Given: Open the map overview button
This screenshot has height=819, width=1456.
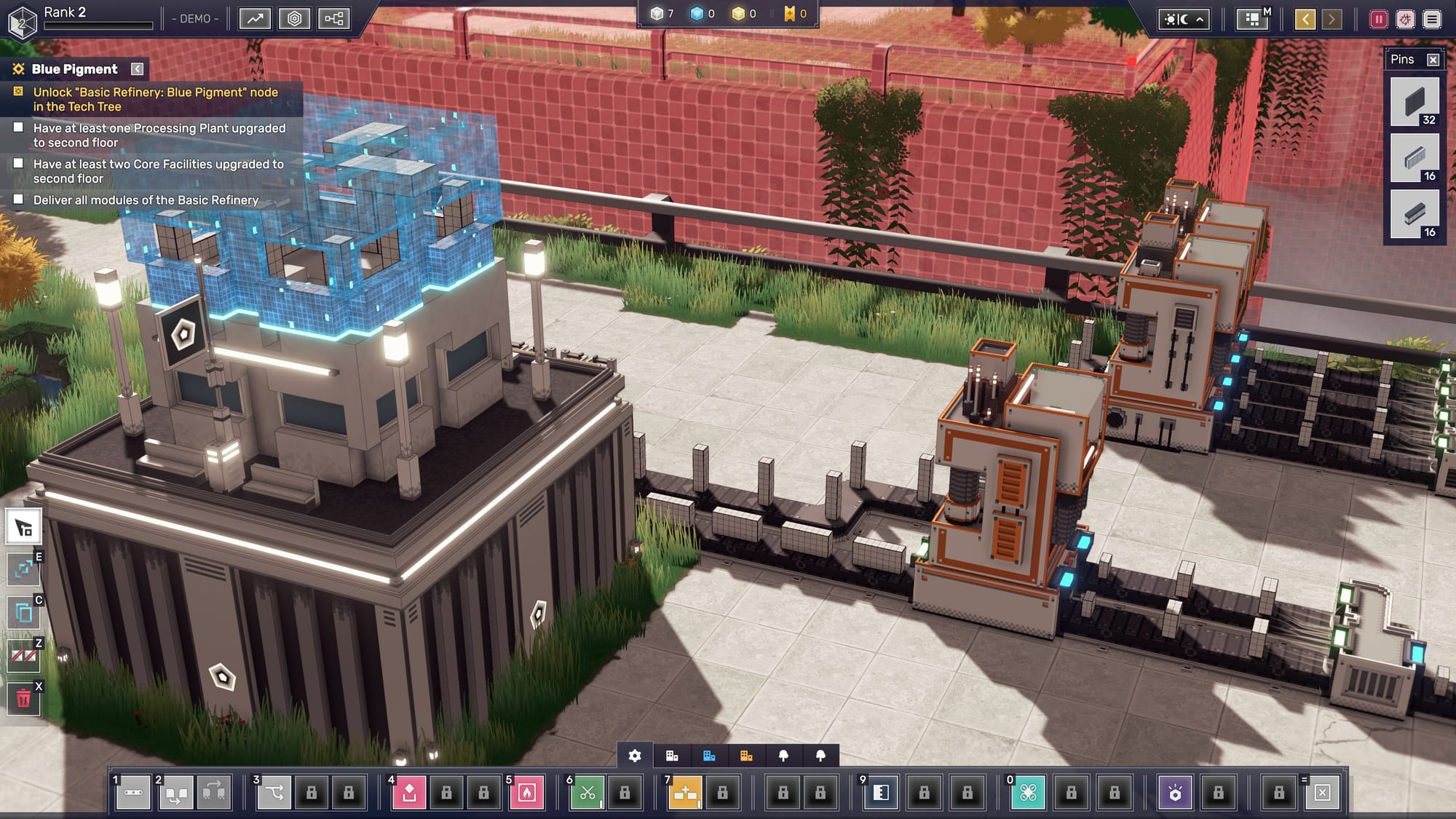Looking at the screenshot, I should 1252,19.
